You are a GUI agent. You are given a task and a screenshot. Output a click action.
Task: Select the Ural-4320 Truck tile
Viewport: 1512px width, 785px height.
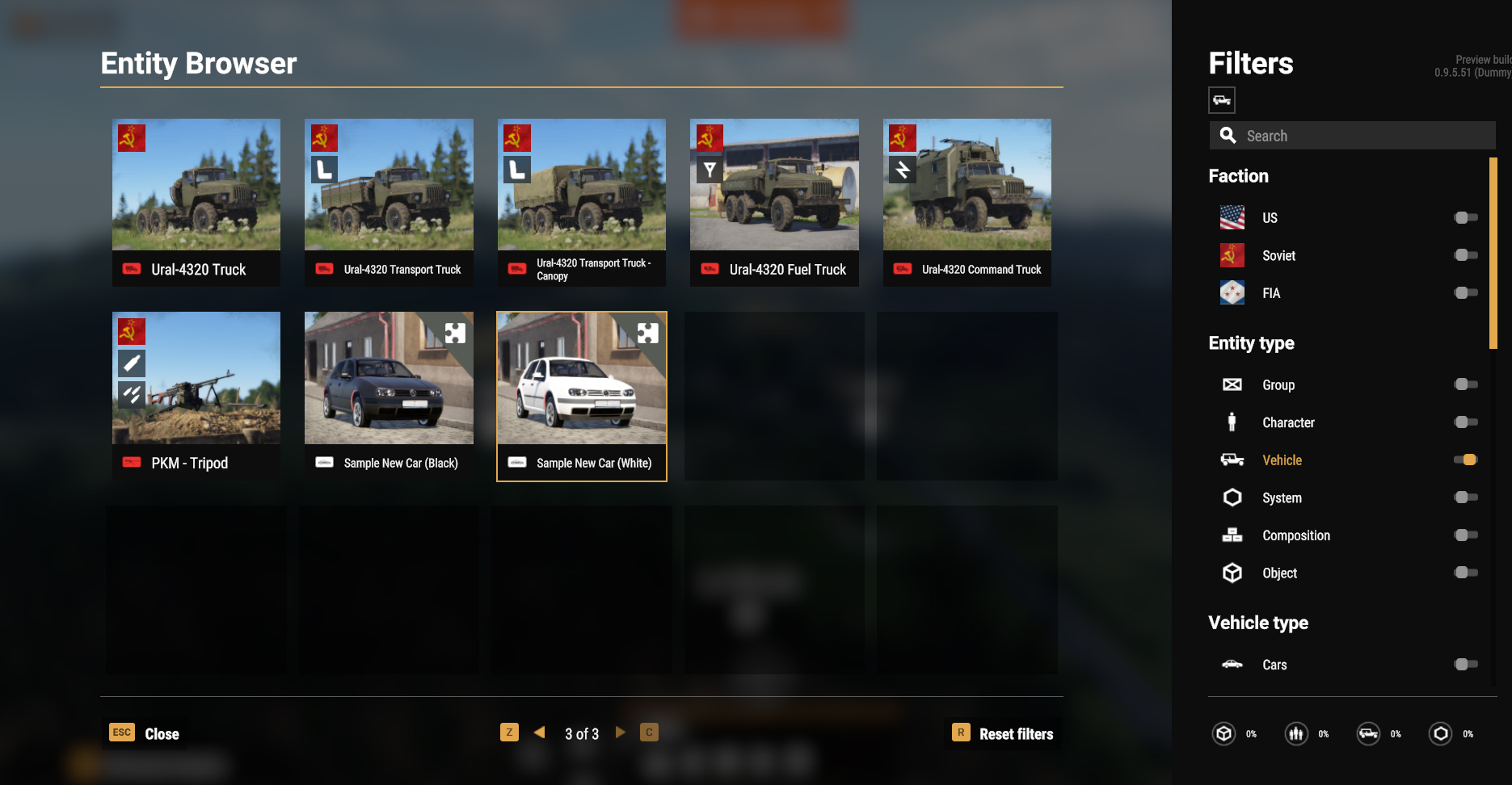(196, 202)
